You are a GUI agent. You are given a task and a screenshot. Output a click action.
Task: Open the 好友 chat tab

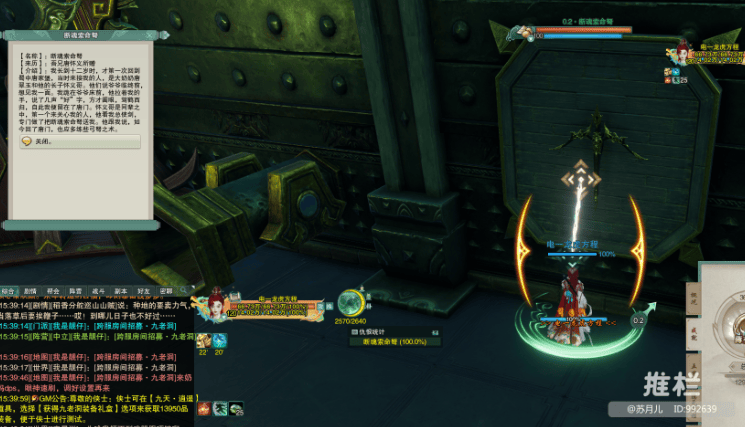pyautogui.click(x=144, y=292)
